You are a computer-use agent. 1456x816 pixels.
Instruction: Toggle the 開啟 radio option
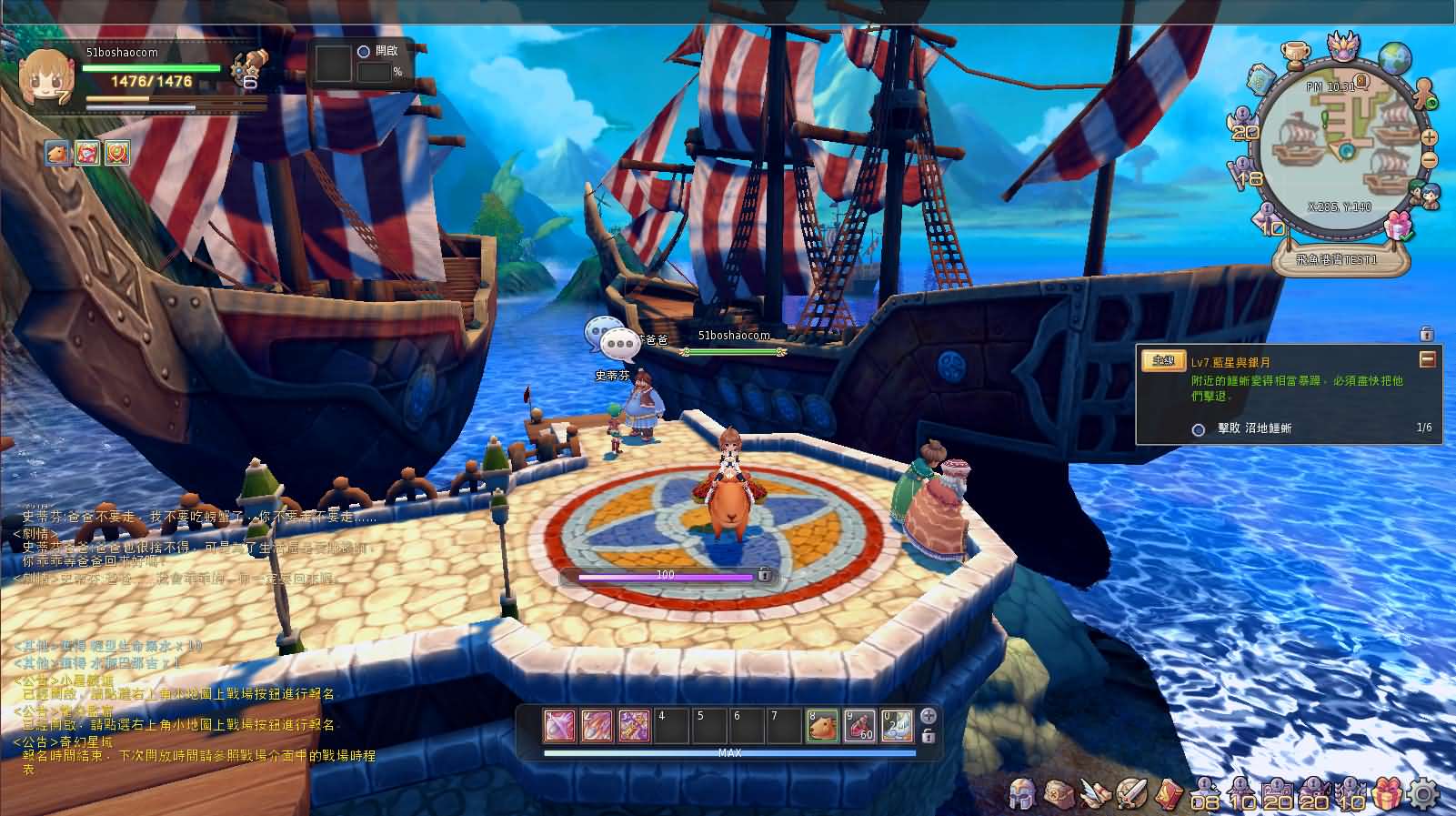tap(364, 52)
